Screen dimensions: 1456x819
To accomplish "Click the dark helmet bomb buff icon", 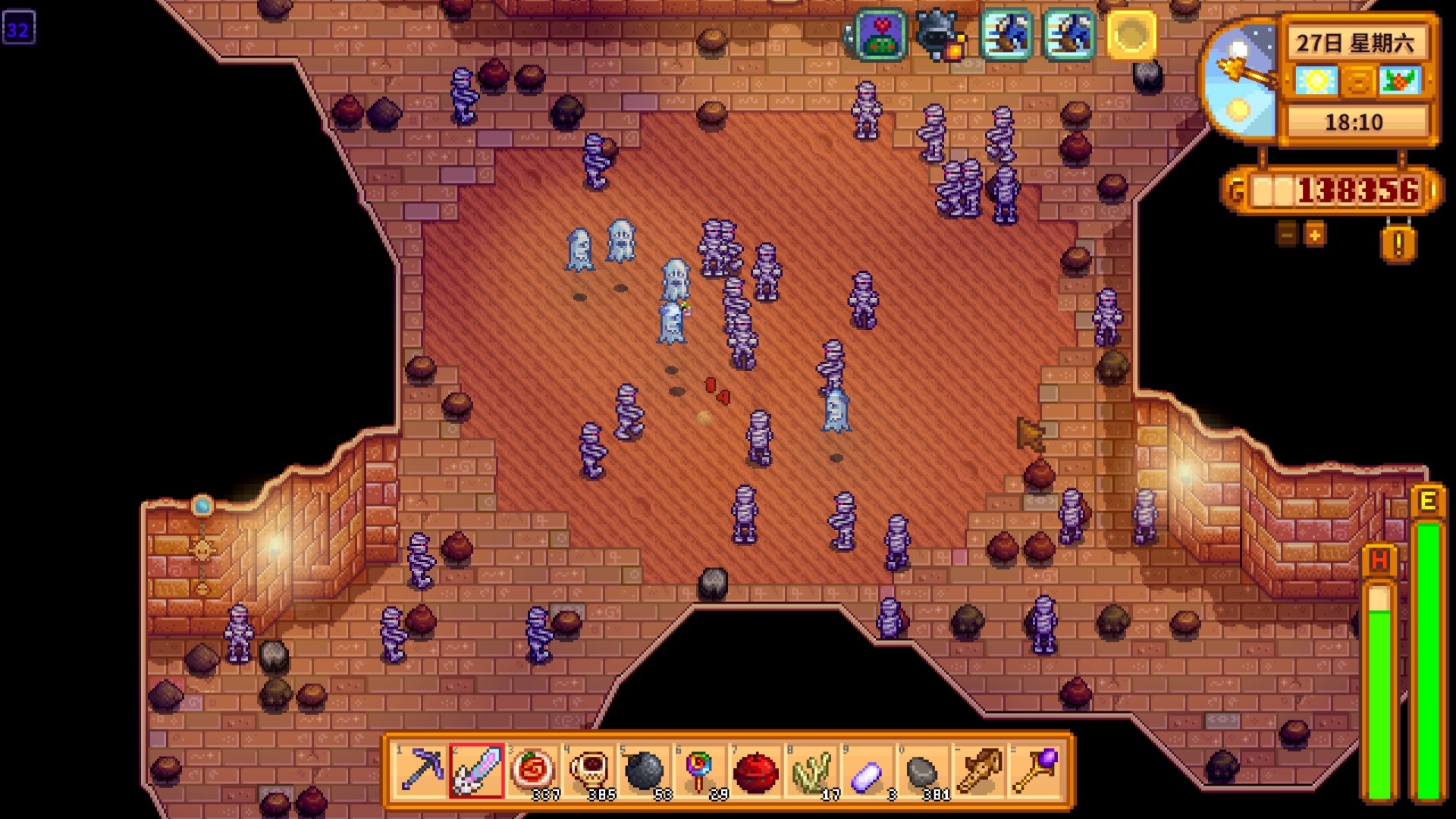I will (940, 35).
